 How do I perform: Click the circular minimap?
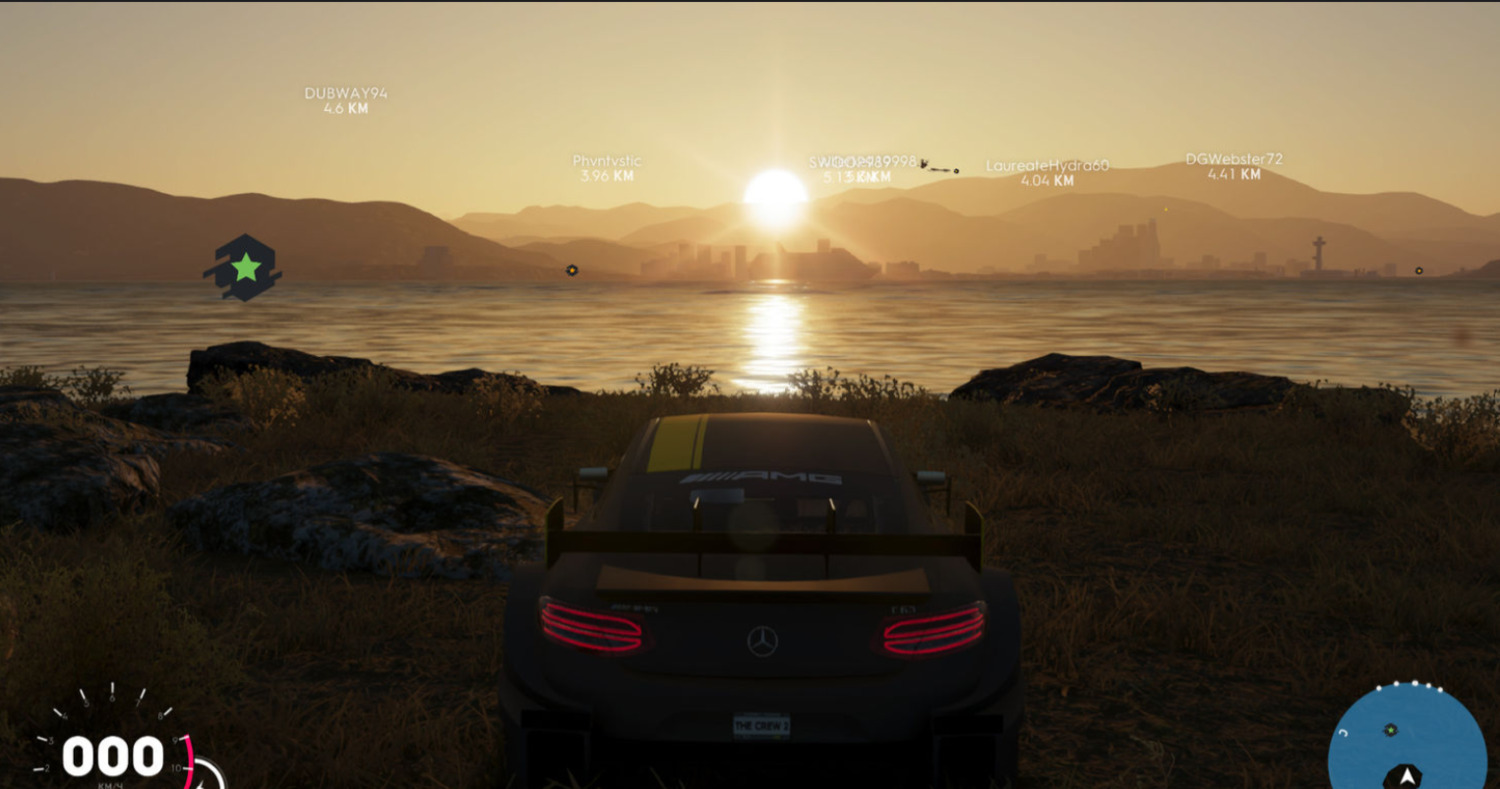coord(1406,738)
